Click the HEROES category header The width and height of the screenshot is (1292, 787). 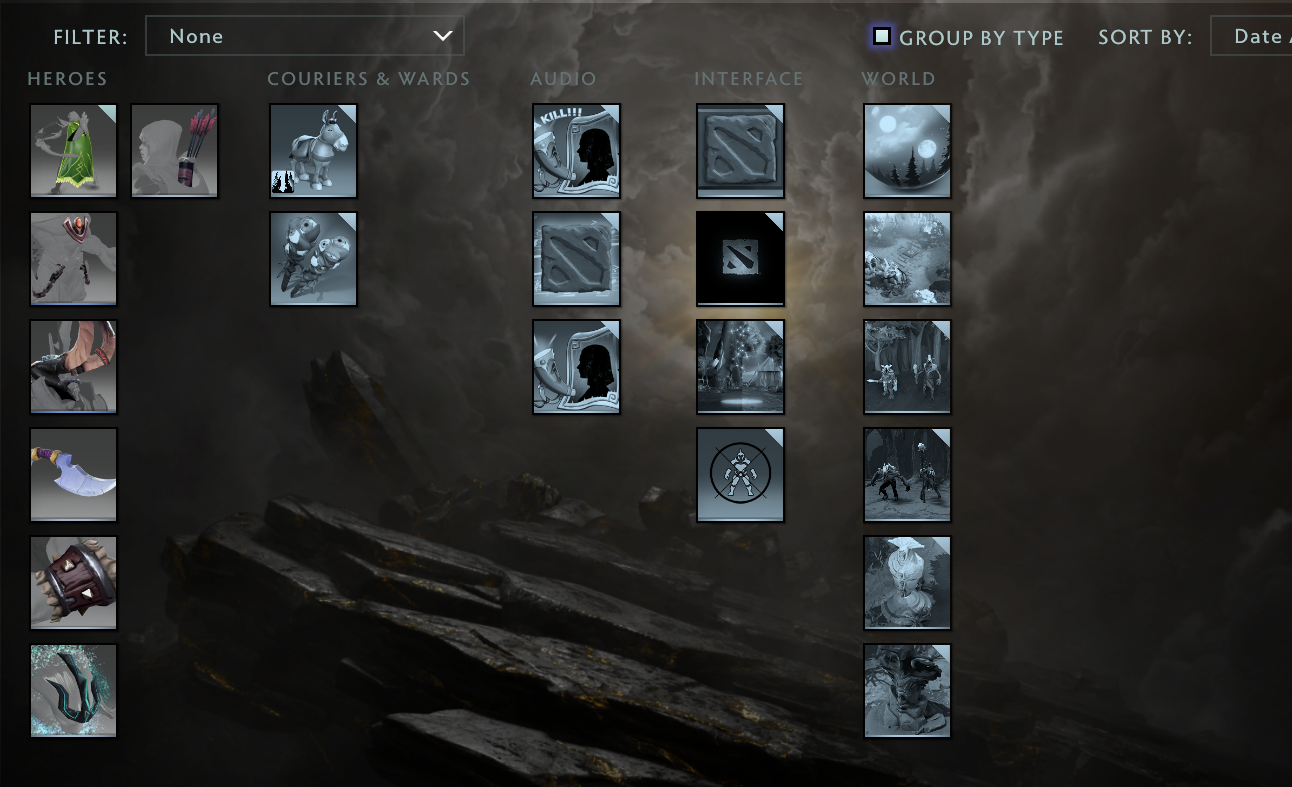(x=67, y=78)
